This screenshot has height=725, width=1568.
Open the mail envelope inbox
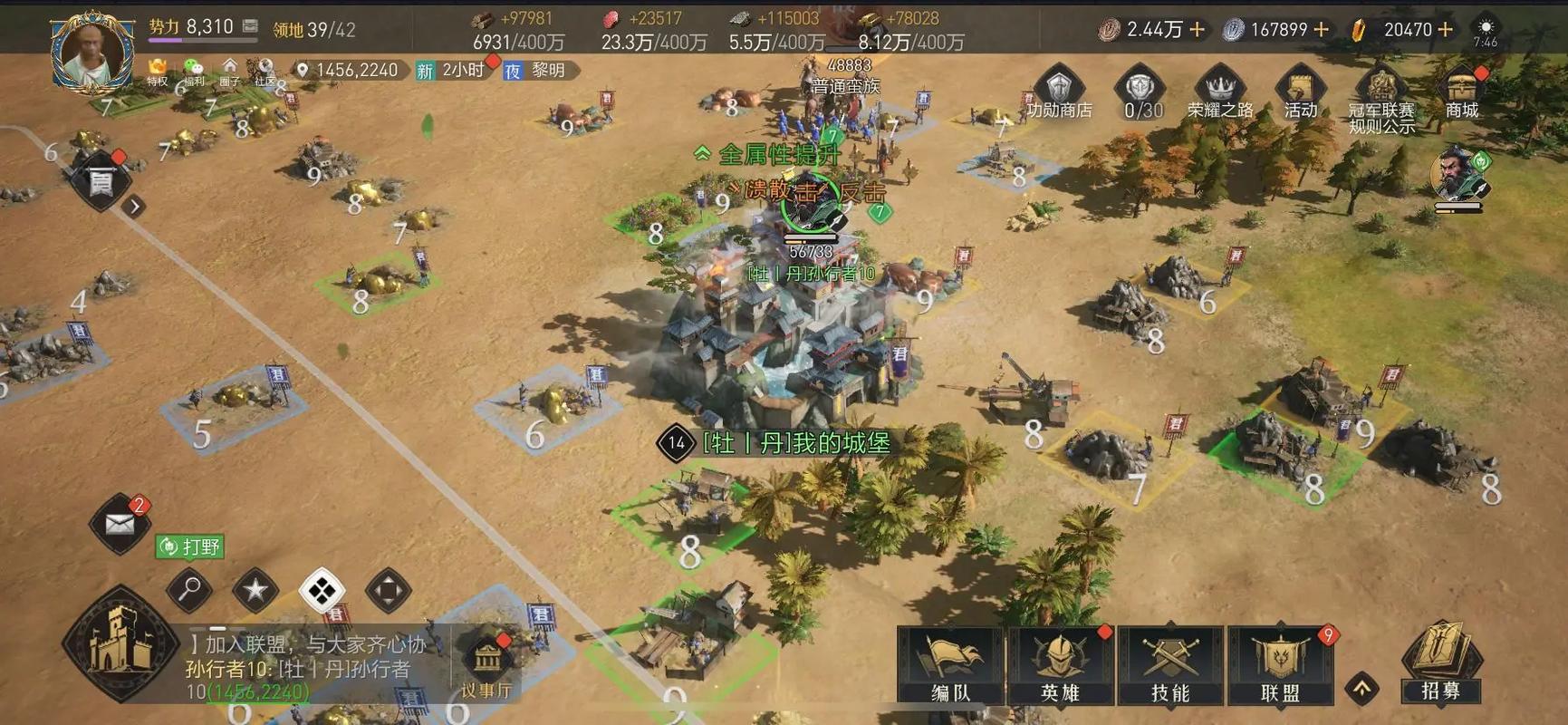[x=120, y=524]
